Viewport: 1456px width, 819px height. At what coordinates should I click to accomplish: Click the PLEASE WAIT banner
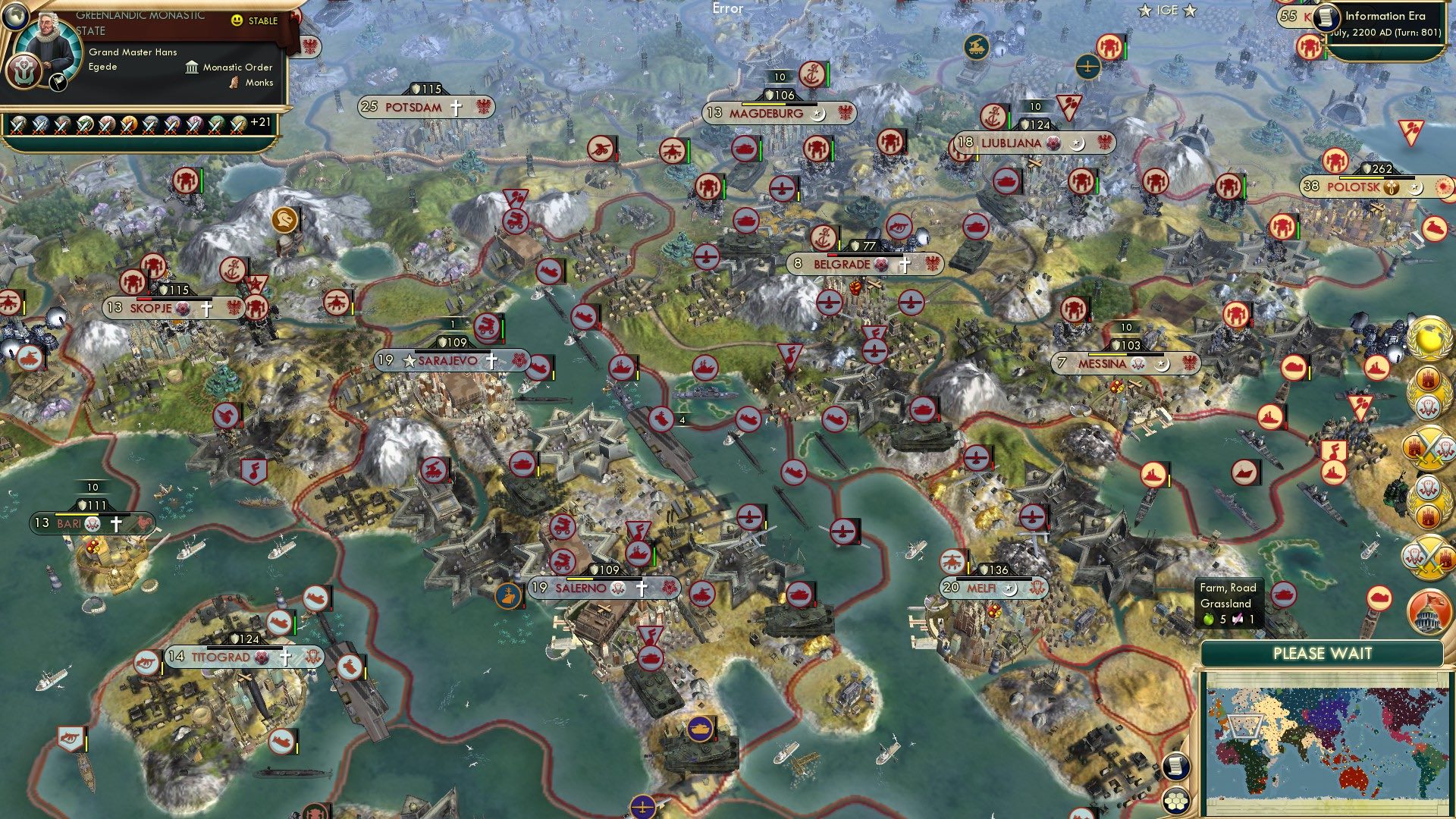click(x=1323, y=653)
